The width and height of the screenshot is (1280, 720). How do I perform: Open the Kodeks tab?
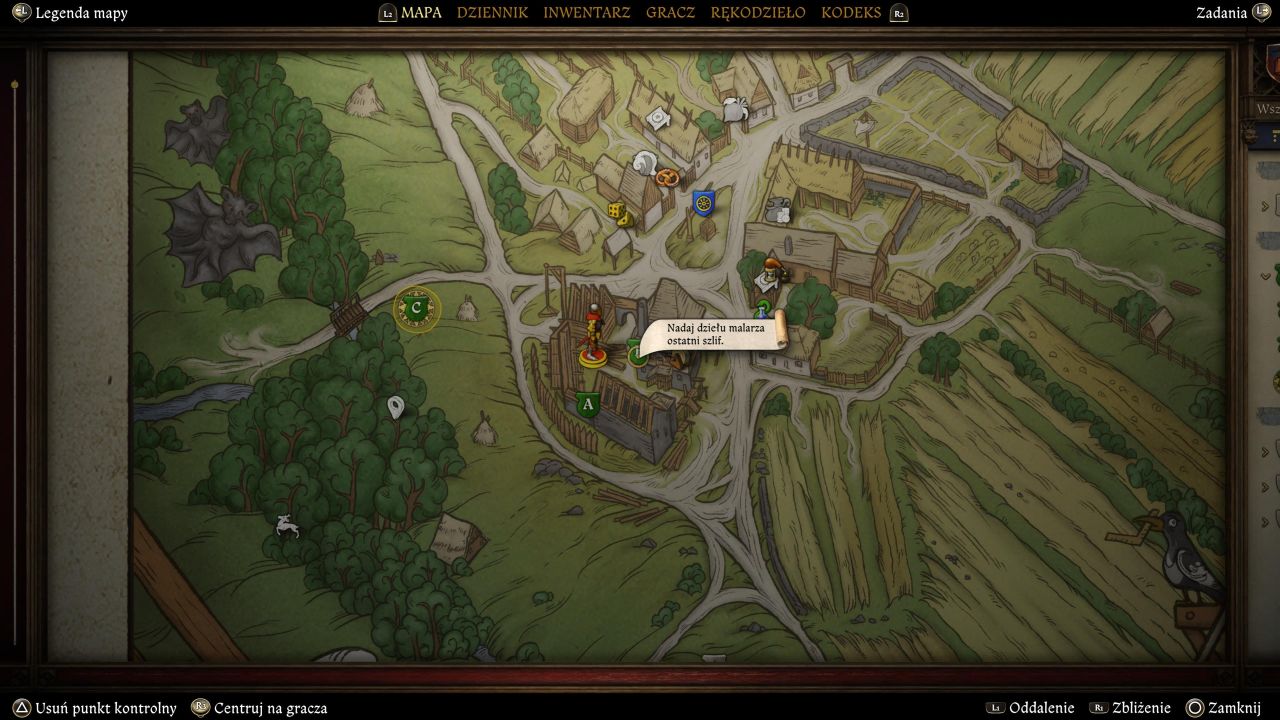click(851, 13)
